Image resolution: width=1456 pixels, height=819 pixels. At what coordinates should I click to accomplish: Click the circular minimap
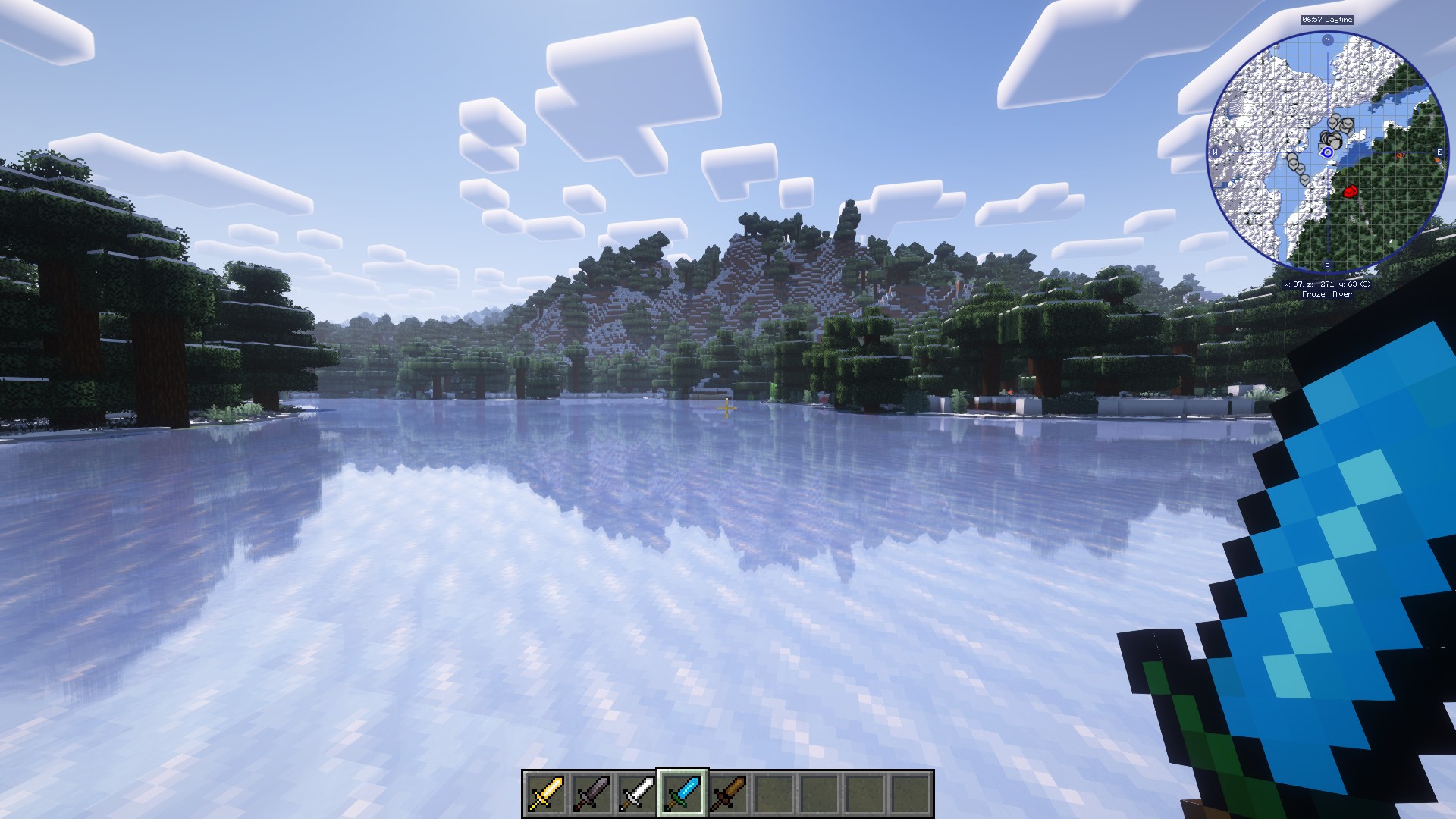[1326, 152]
